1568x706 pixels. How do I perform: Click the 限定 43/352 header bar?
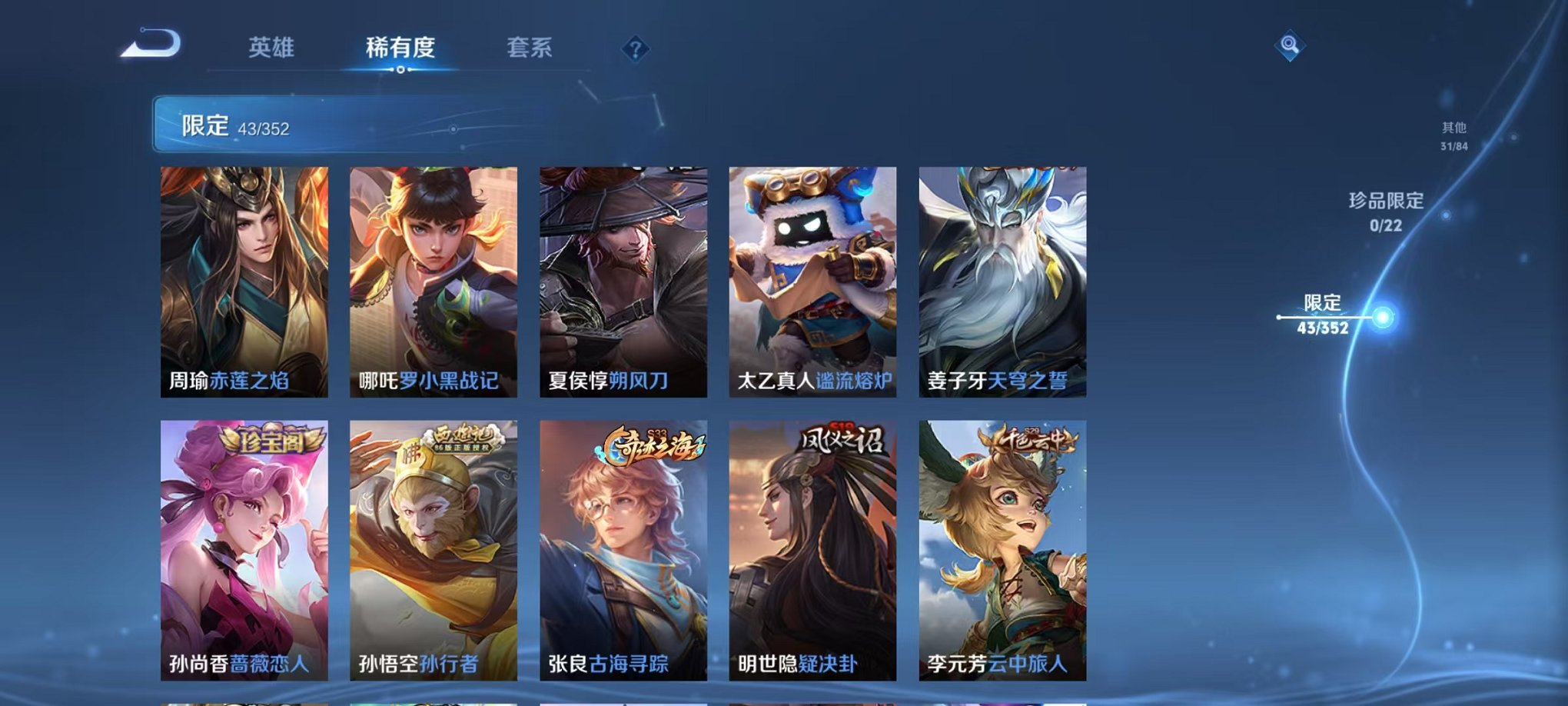[307, 123]
